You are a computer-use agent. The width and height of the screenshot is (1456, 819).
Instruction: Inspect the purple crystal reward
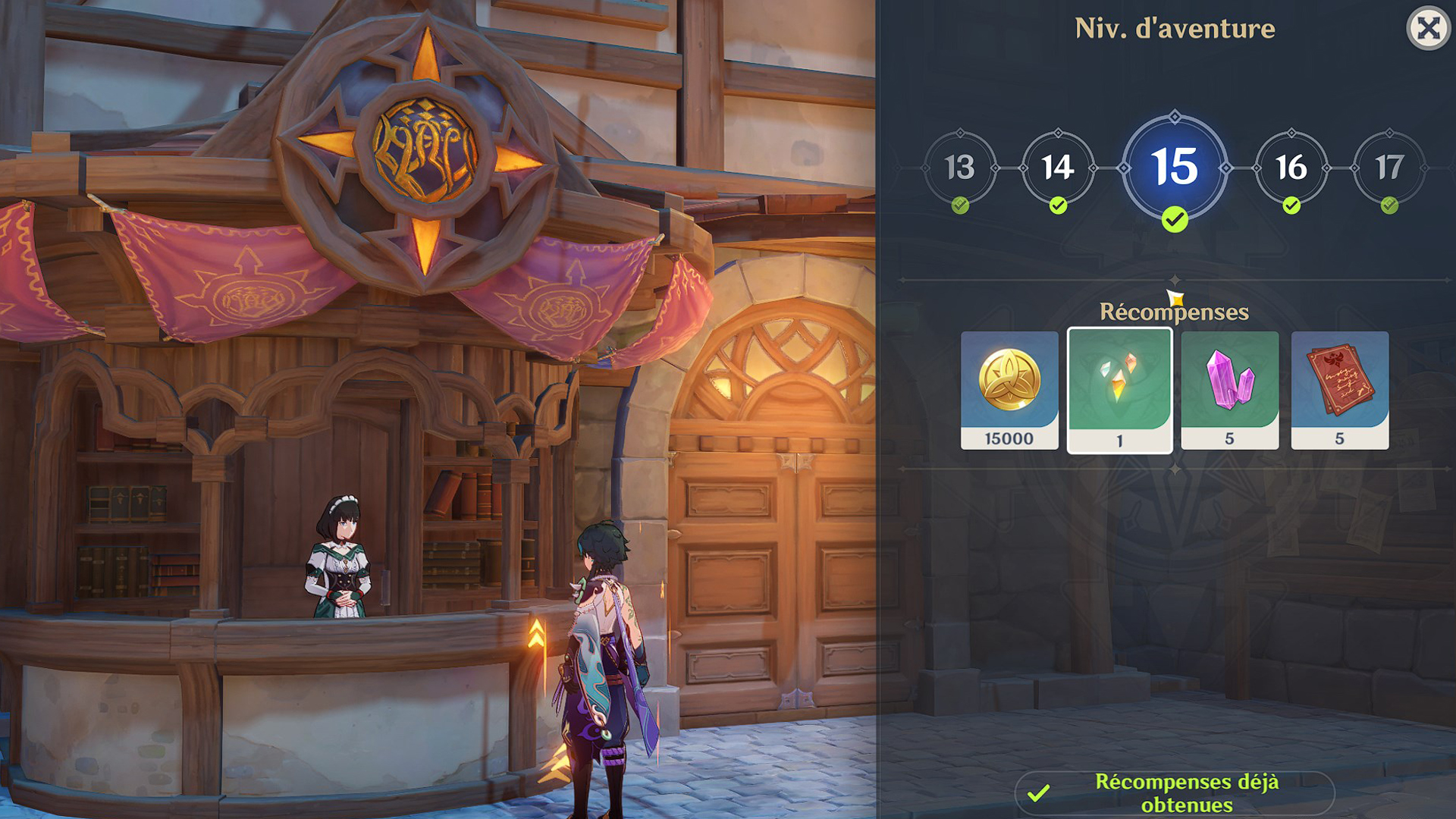[1229, 390]
